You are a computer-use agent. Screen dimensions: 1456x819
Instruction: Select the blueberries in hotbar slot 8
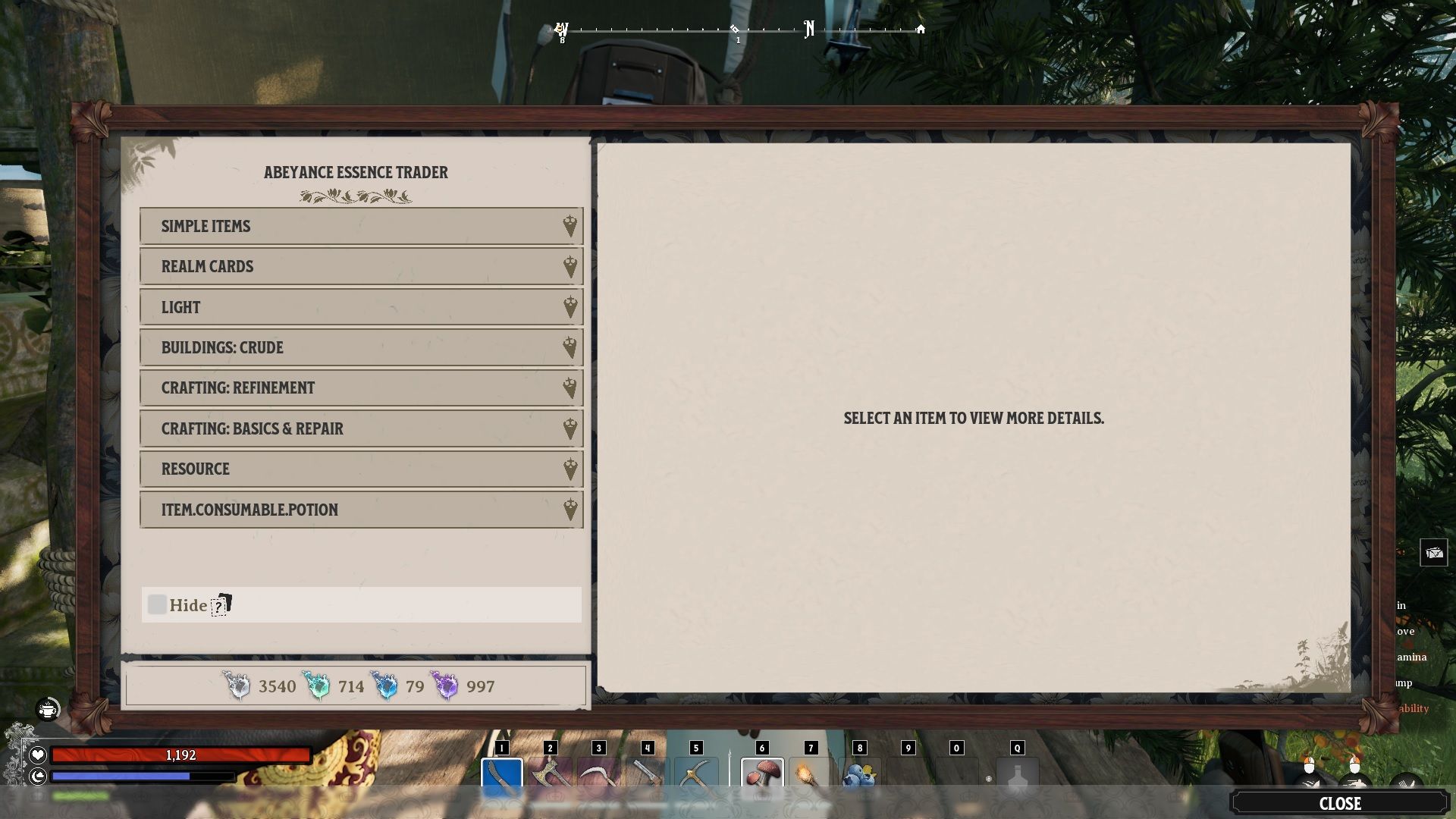tap(861, 773)
